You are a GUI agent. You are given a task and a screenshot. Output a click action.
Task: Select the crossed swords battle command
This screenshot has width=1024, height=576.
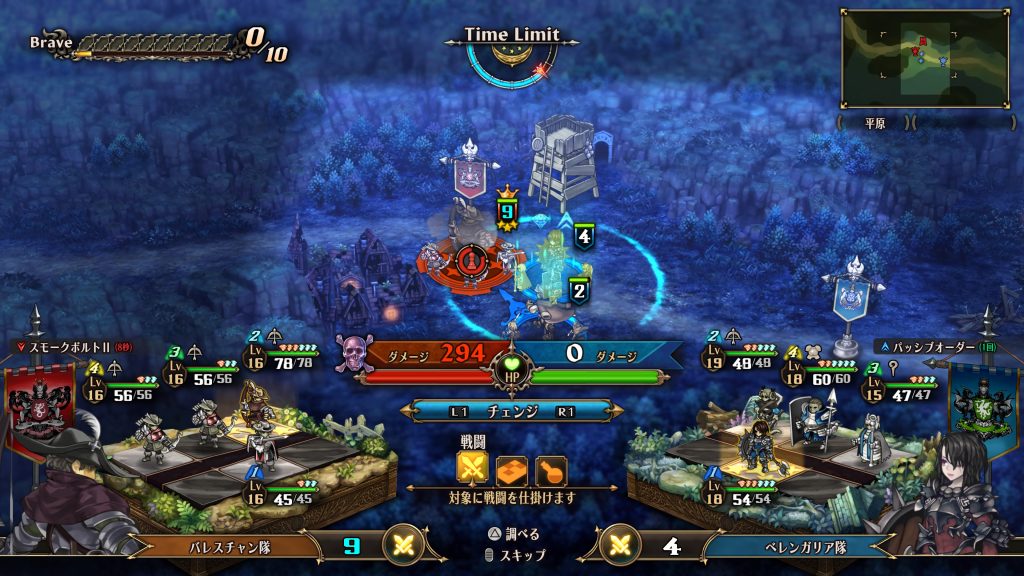click(472, 470)
